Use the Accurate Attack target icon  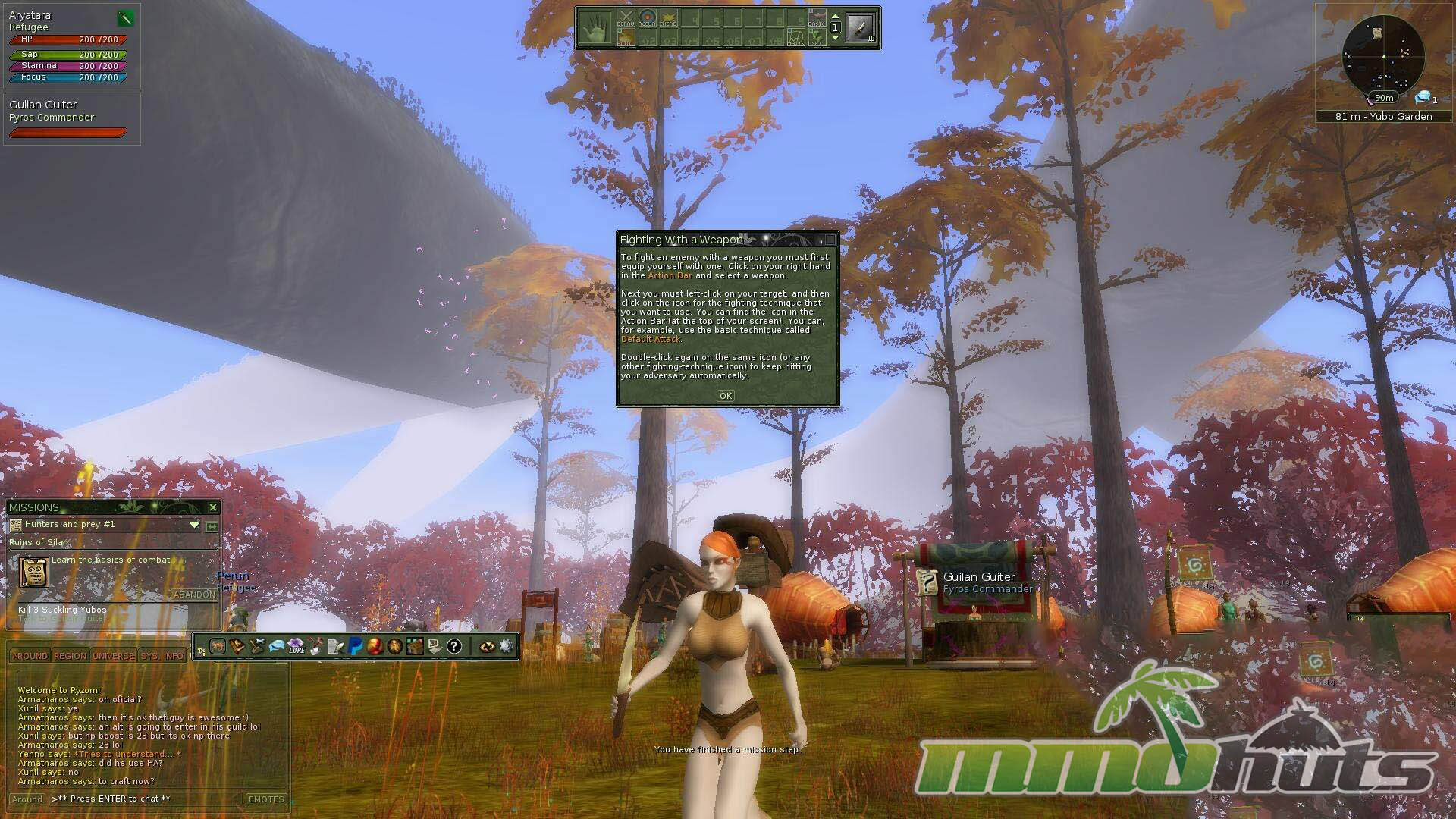coord(647,18)
